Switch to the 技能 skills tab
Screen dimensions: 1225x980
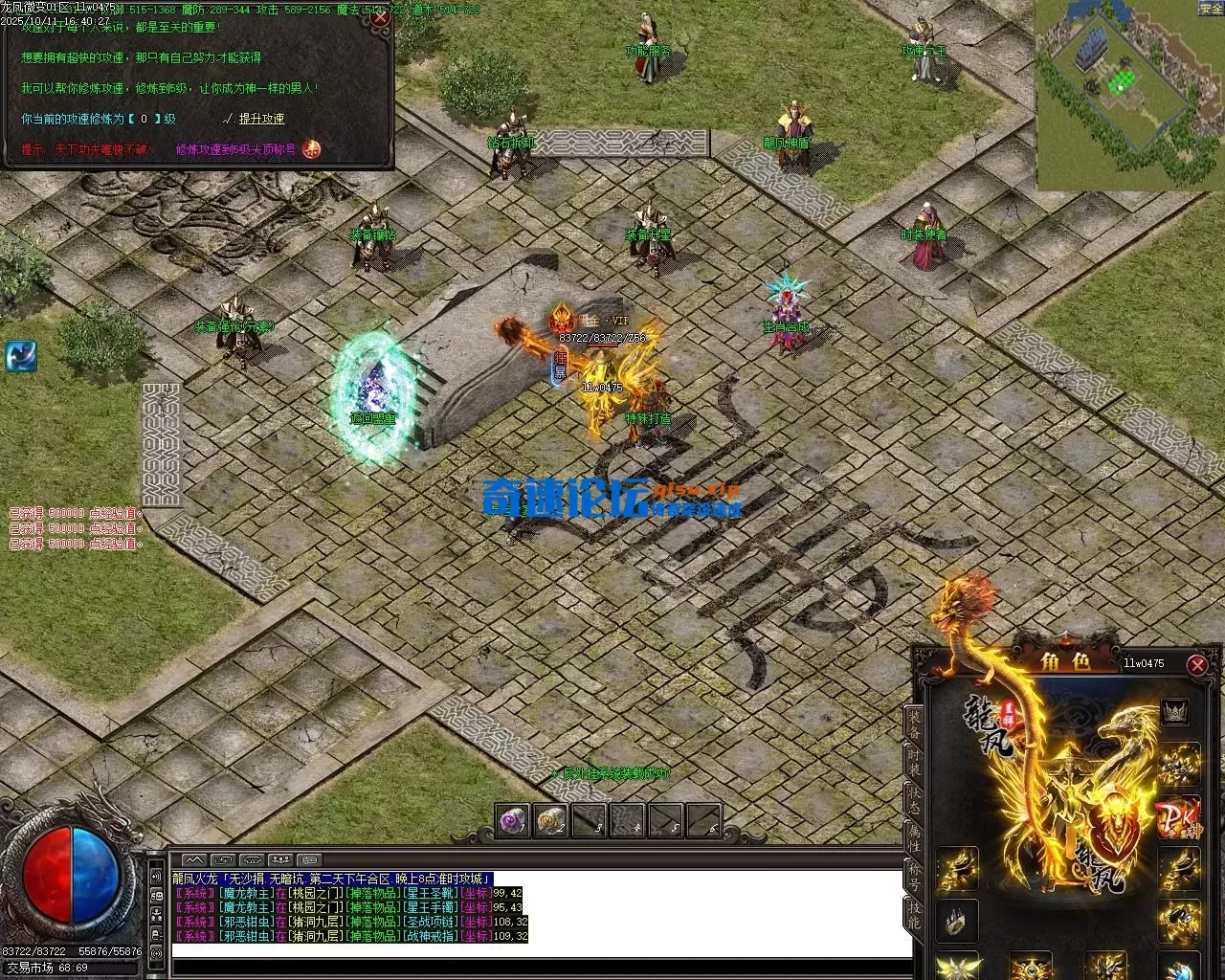(915, 914)
